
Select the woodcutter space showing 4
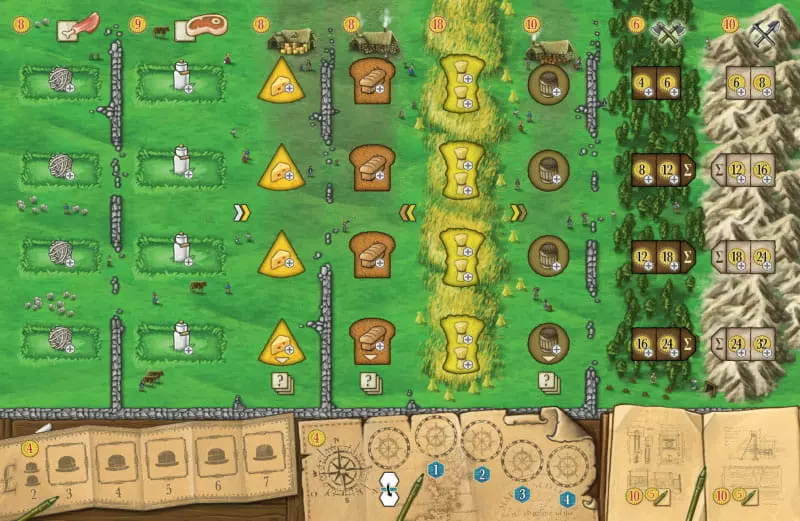[x=645, y=84]
